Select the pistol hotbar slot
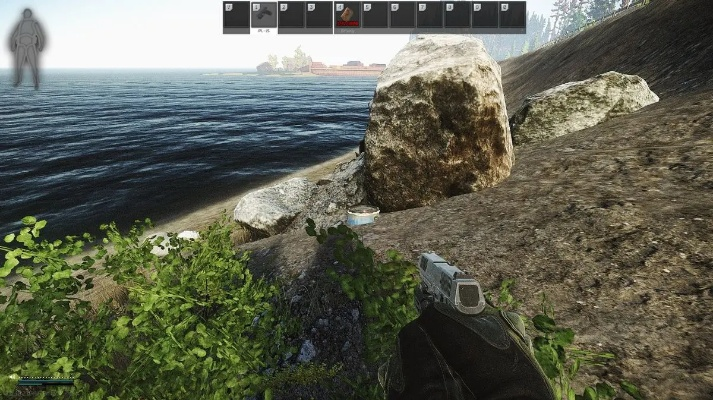The height and width of the screenshot is (400, 713). click(263, 15)
